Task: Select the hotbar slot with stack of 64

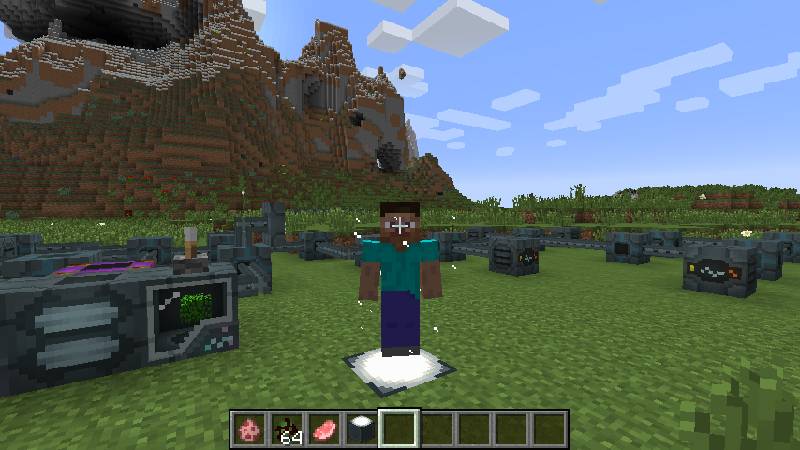Action: click(x=287, y=429)
